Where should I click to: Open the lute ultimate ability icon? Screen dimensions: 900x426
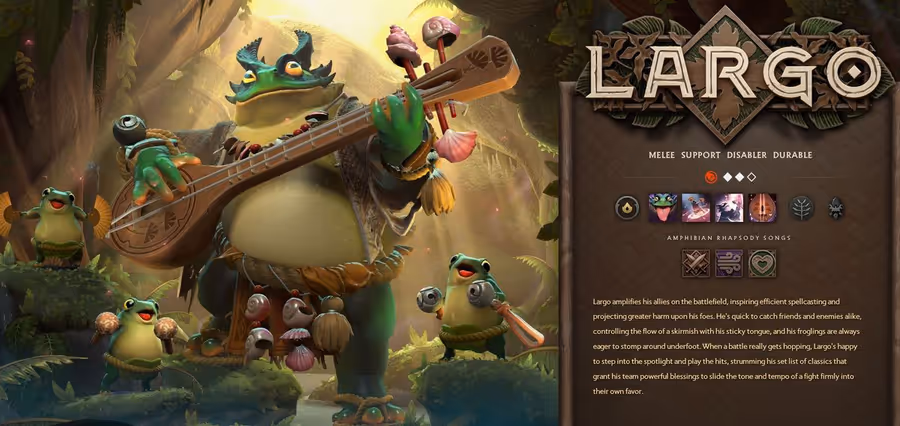point(763,207)
